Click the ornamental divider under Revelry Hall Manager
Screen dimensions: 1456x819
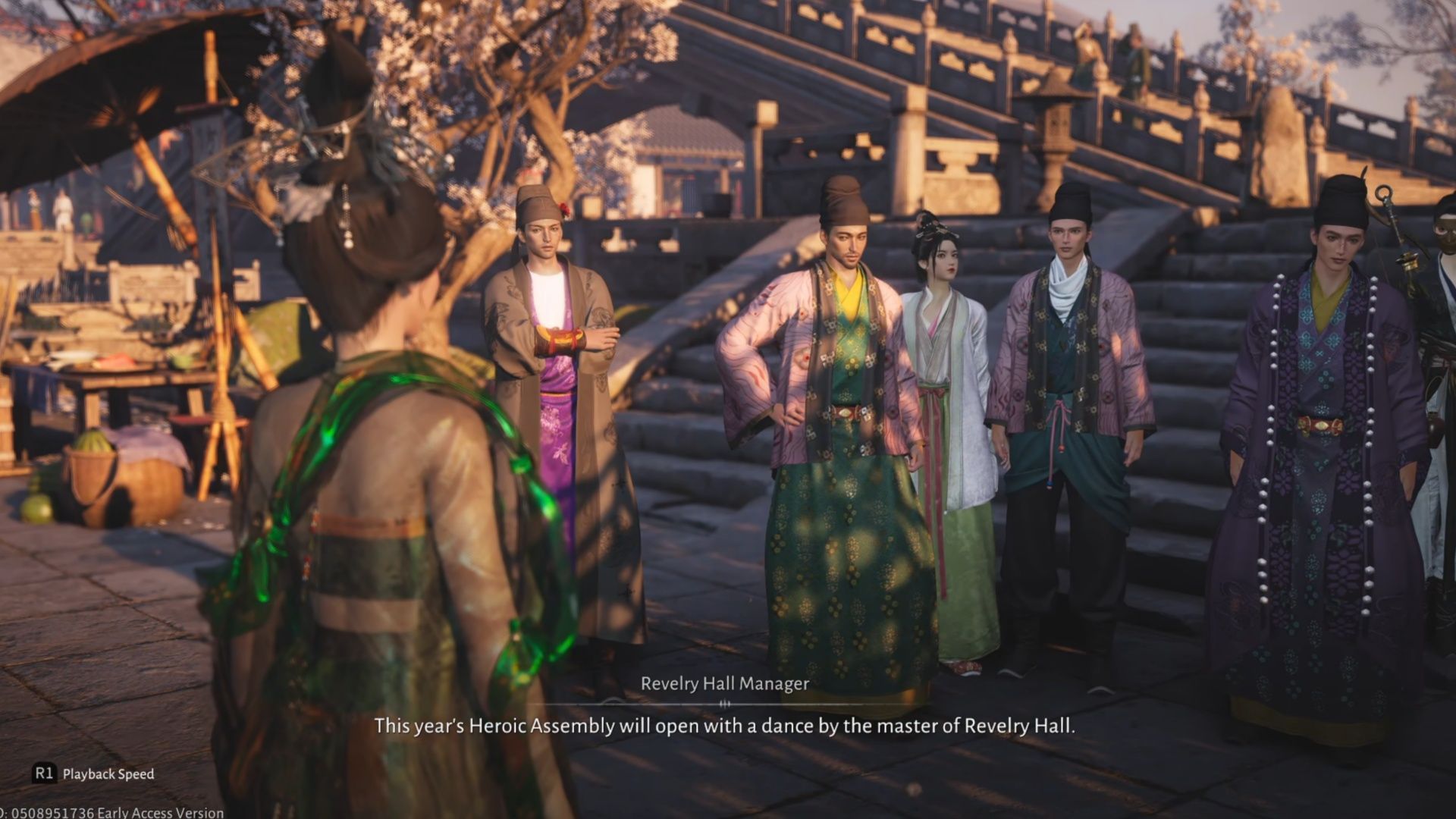pos(726,704)
